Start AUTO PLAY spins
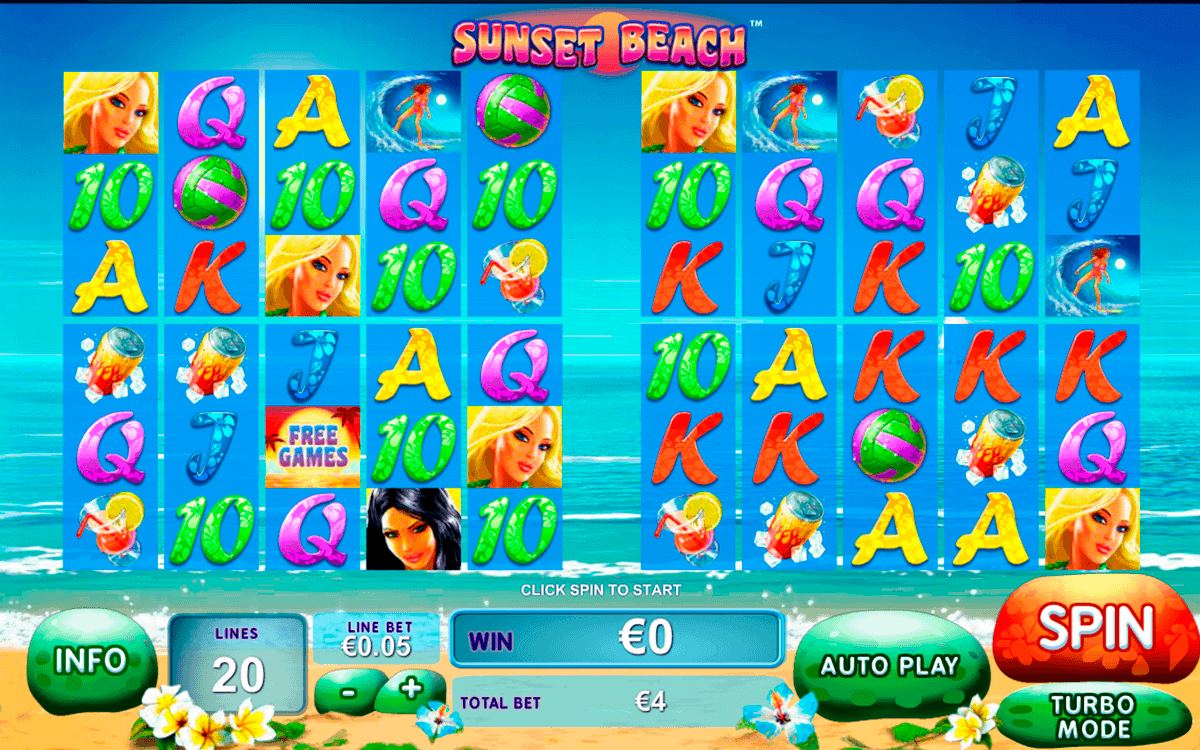 tap(889, 665)
